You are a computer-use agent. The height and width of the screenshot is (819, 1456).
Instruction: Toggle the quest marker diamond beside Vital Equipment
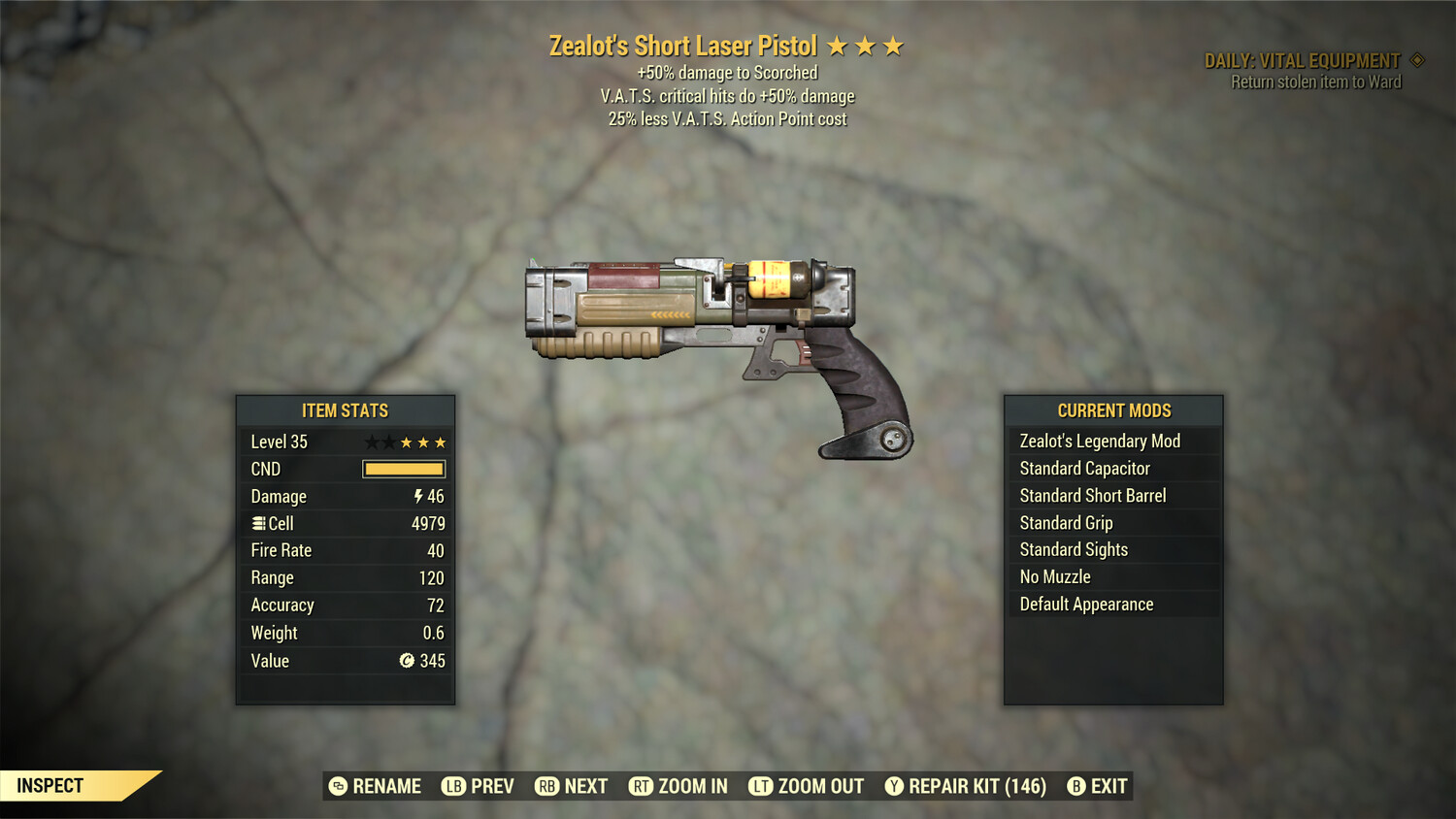tap(1416, 59)
